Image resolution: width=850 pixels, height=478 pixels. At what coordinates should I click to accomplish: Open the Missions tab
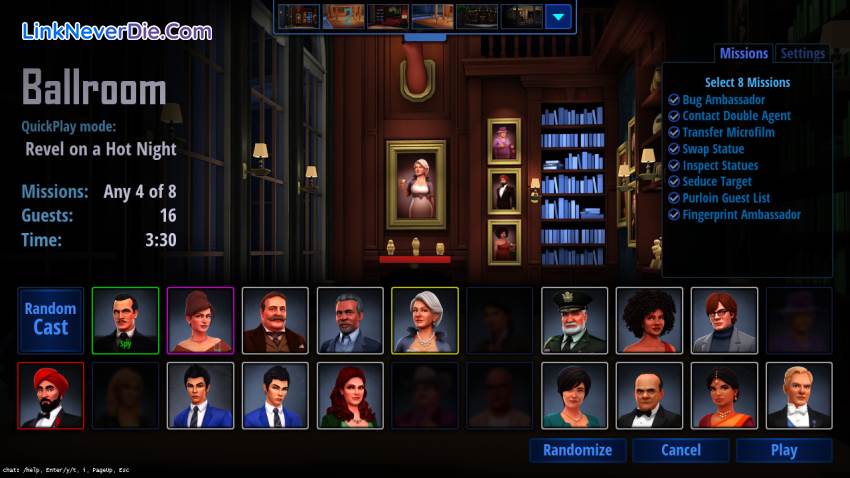(x=744, y=53)
